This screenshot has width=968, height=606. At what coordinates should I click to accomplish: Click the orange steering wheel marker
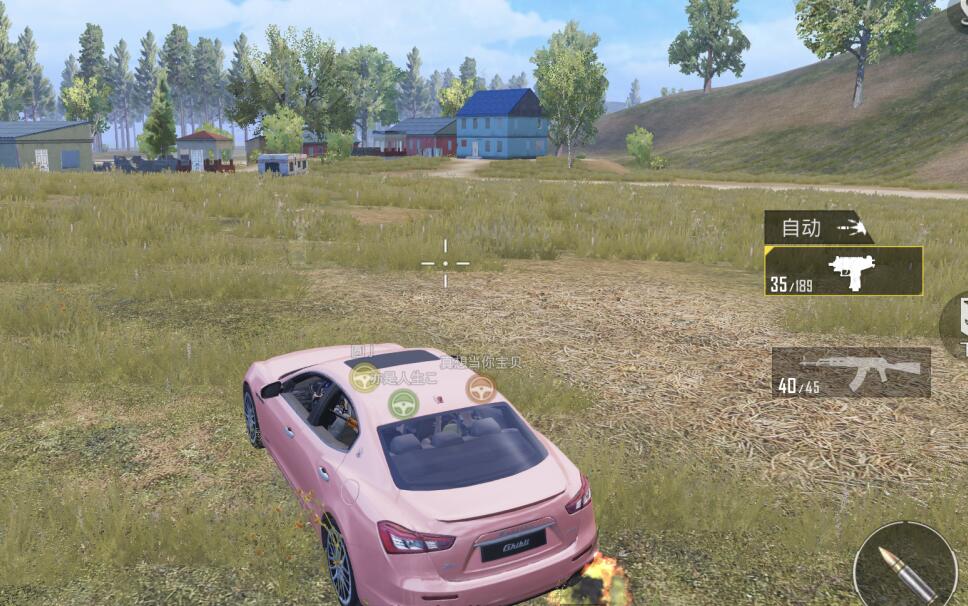point(481,388)
